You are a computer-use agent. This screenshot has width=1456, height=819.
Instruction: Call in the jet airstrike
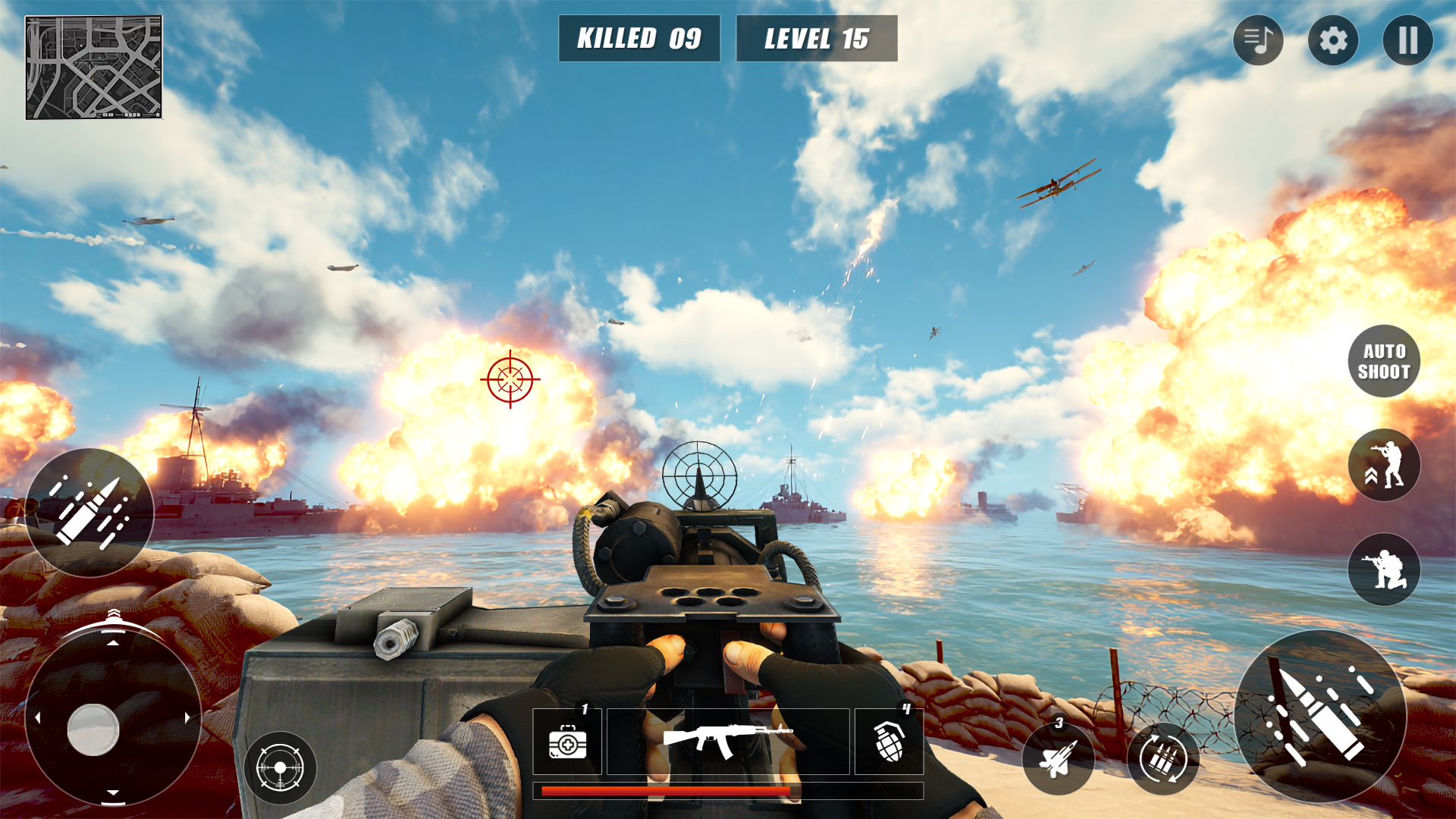pos(1058,758)
